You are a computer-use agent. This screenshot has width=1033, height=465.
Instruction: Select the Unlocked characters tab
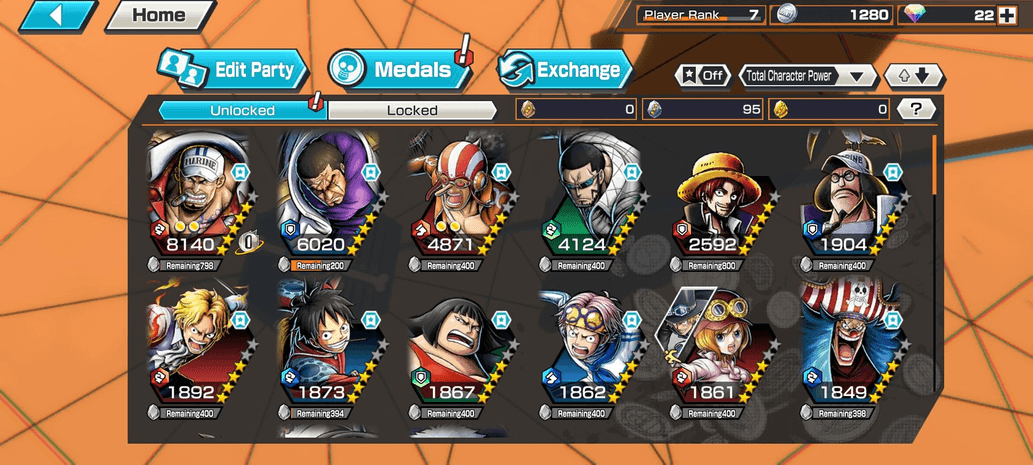pyautogui.click(x=242, y=110)
